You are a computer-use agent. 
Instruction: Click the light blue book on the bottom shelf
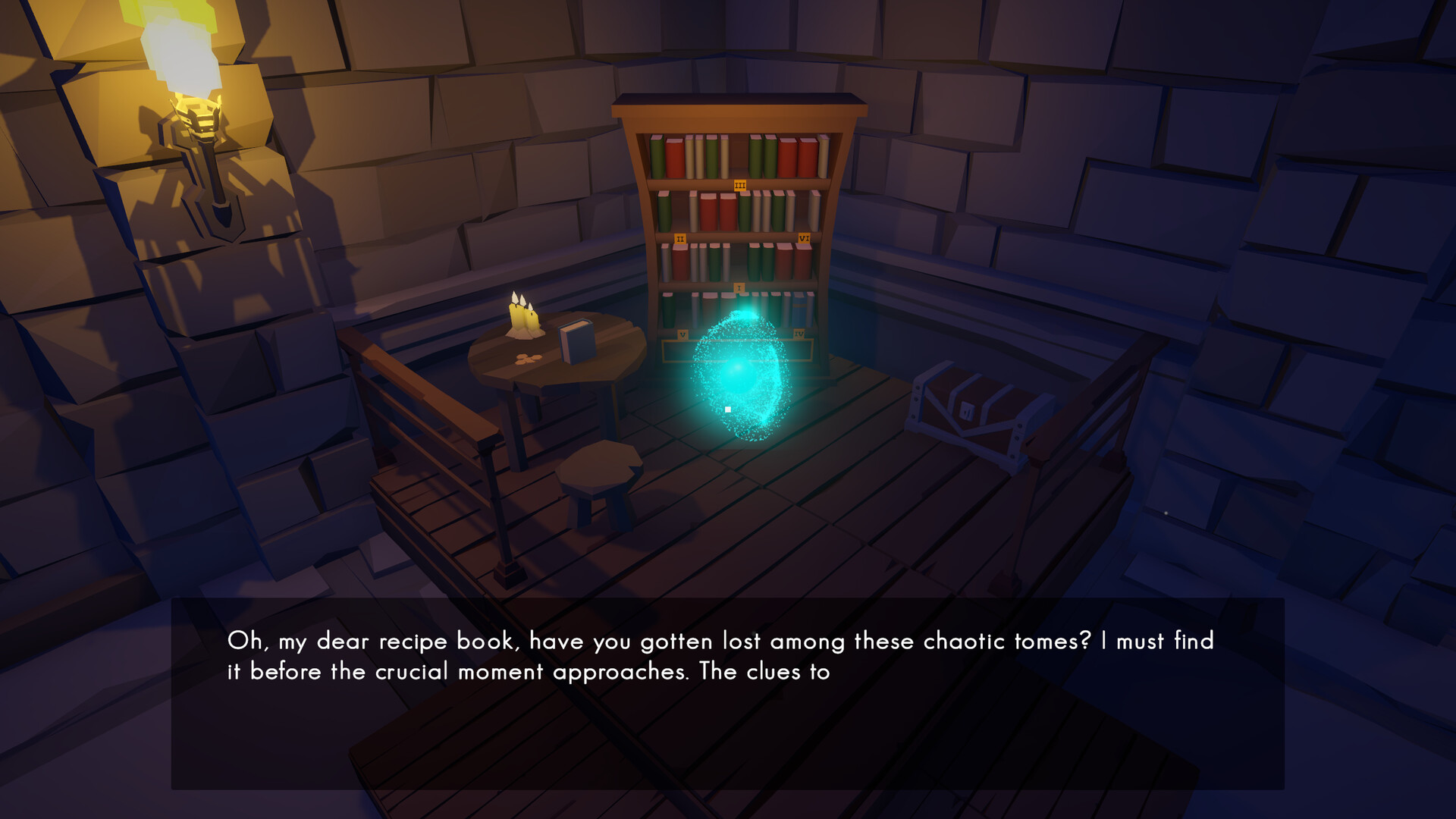[x=801, y=311]
